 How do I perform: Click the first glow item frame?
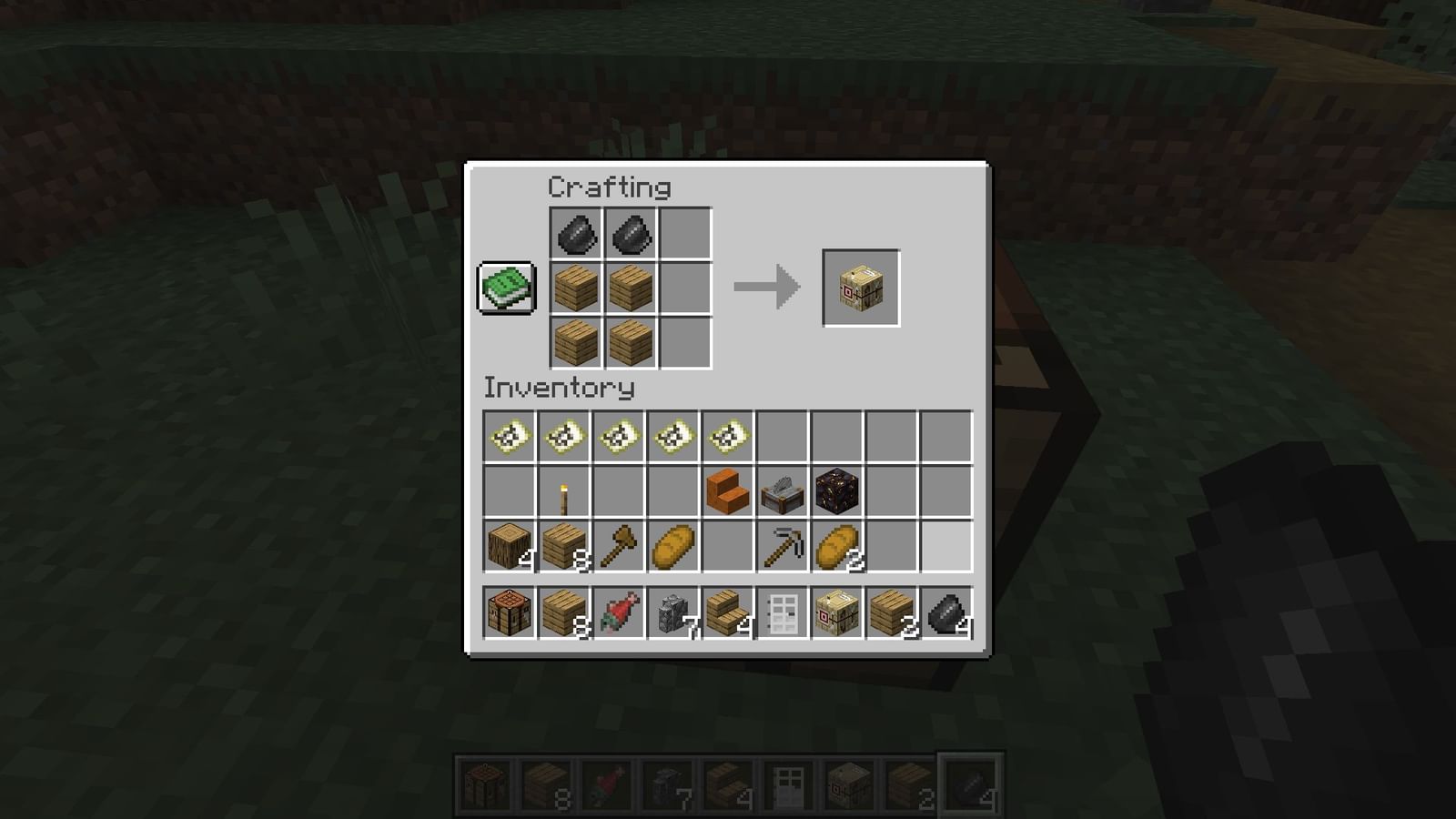tap(510, 437)
